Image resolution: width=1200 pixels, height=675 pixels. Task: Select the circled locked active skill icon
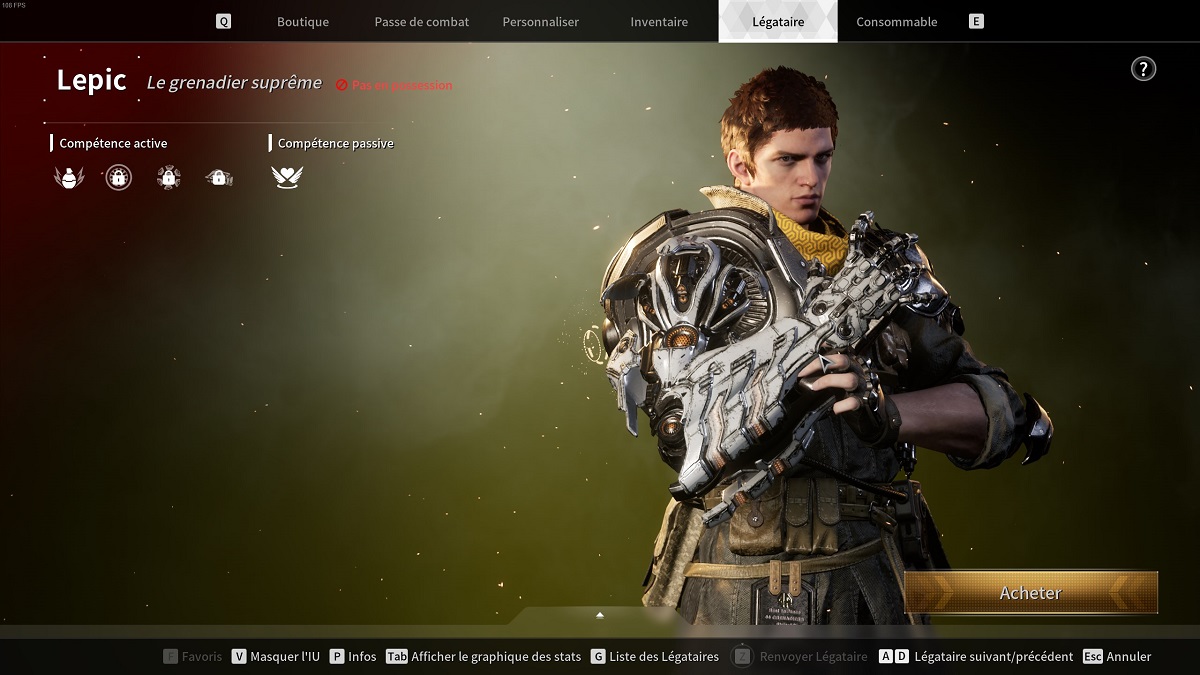tap(119, 178)
